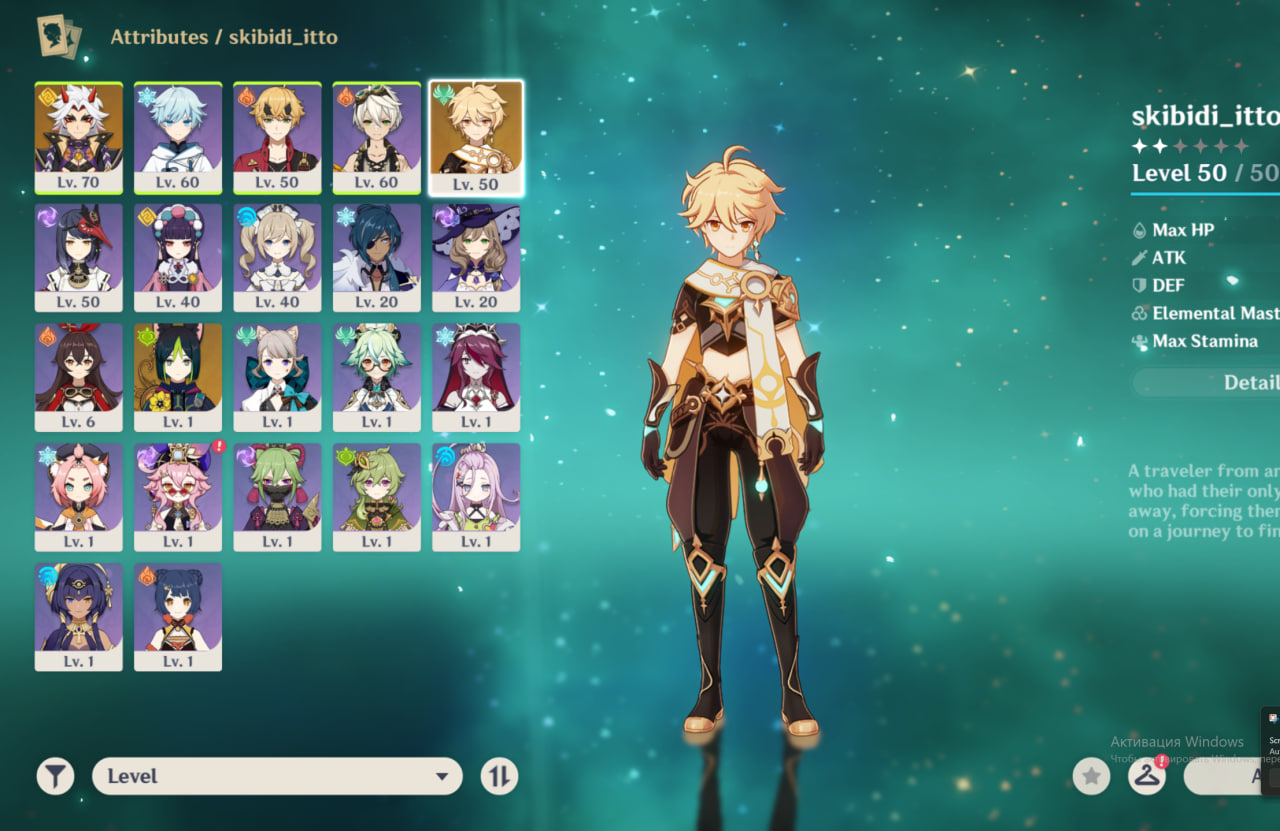Open the Level sort dropdown
The image size is (1280, 831).
(277, 776)
